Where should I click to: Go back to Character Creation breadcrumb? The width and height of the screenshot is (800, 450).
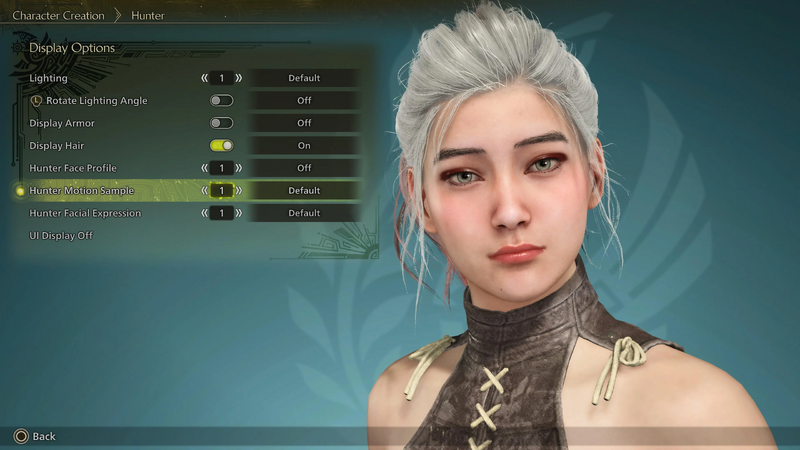click(x=58, y=16)
